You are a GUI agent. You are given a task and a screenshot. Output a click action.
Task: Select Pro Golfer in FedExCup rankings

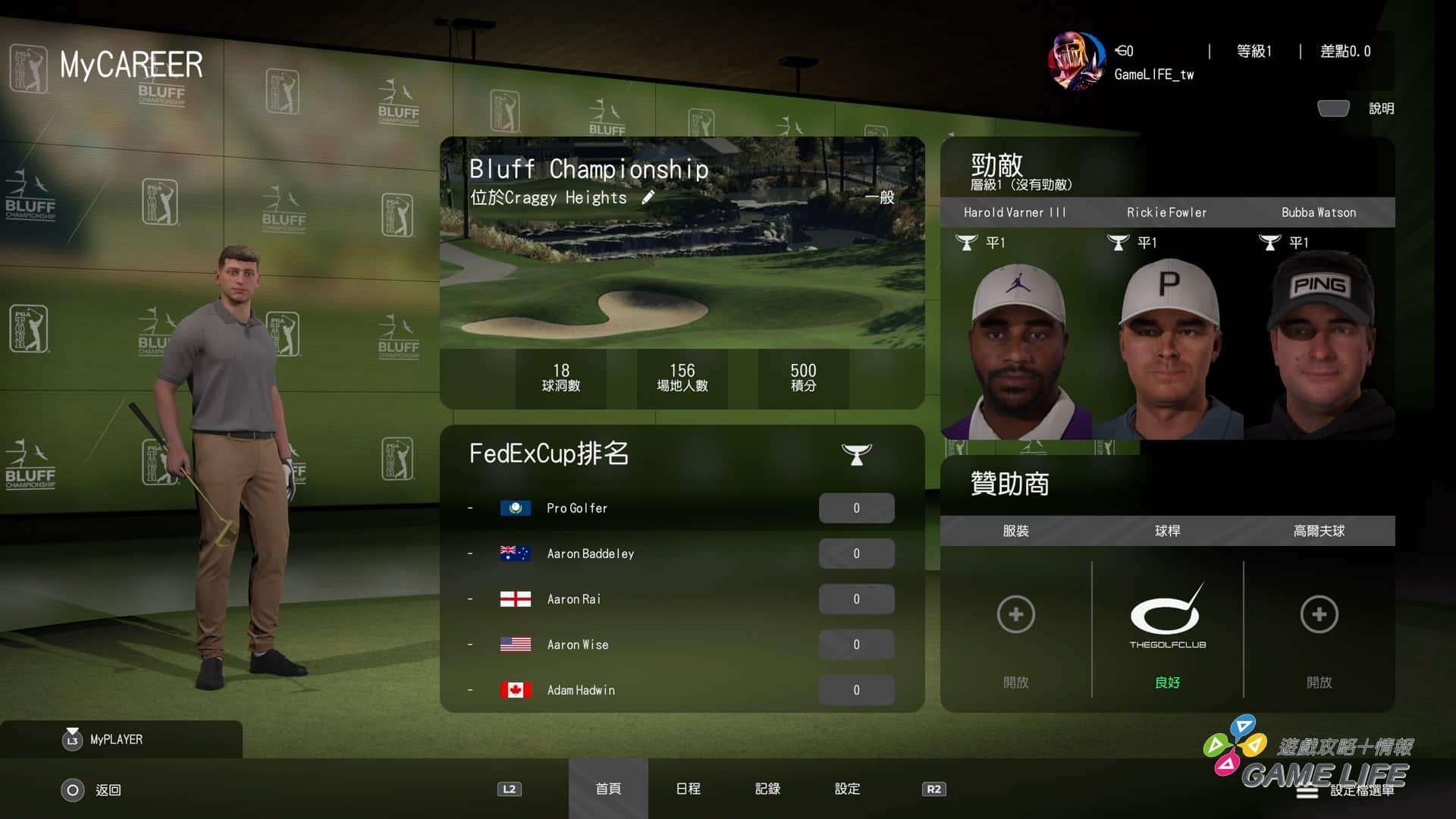tap(682, 508)
